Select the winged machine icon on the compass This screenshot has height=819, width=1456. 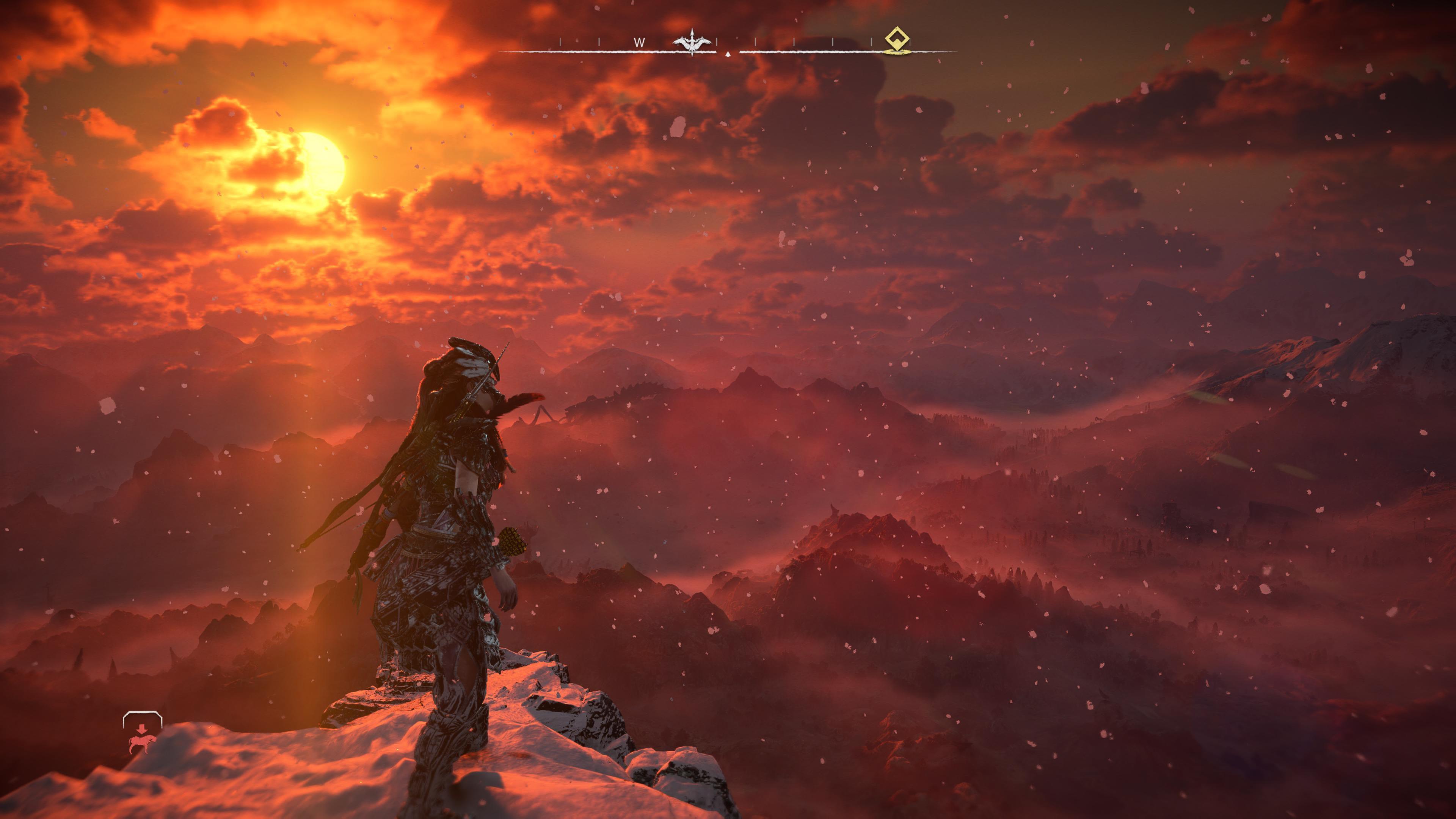[x=691, y=42]
